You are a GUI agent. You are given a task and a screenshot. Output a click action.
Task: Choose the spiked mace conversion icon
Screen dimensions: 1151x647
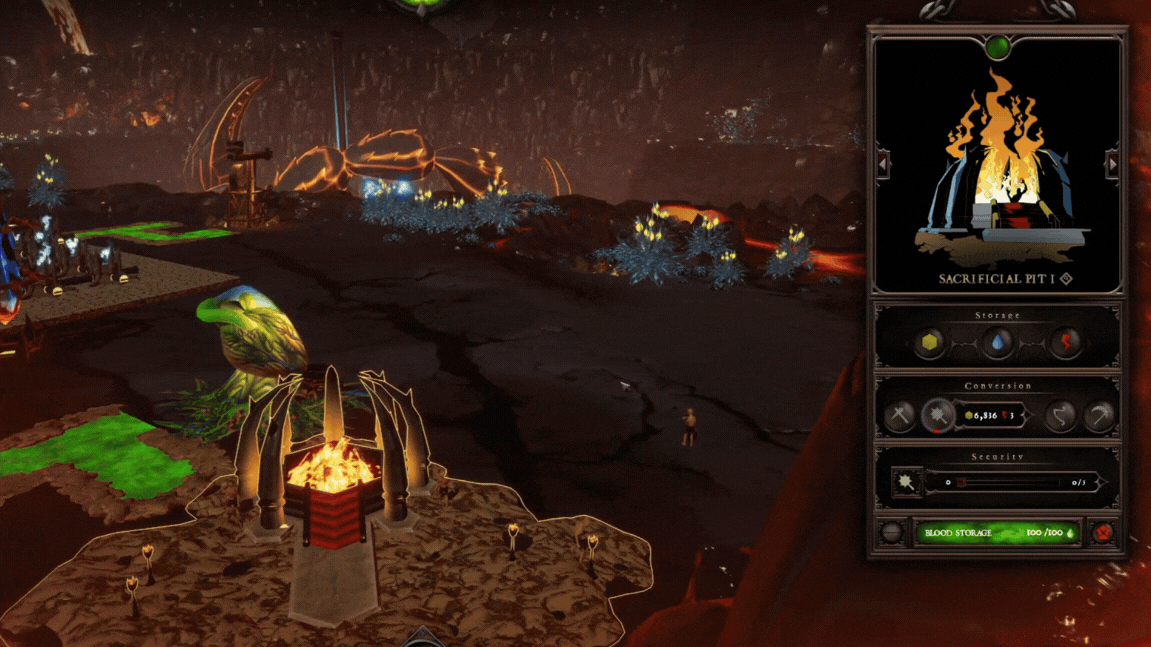coord(938,415)
